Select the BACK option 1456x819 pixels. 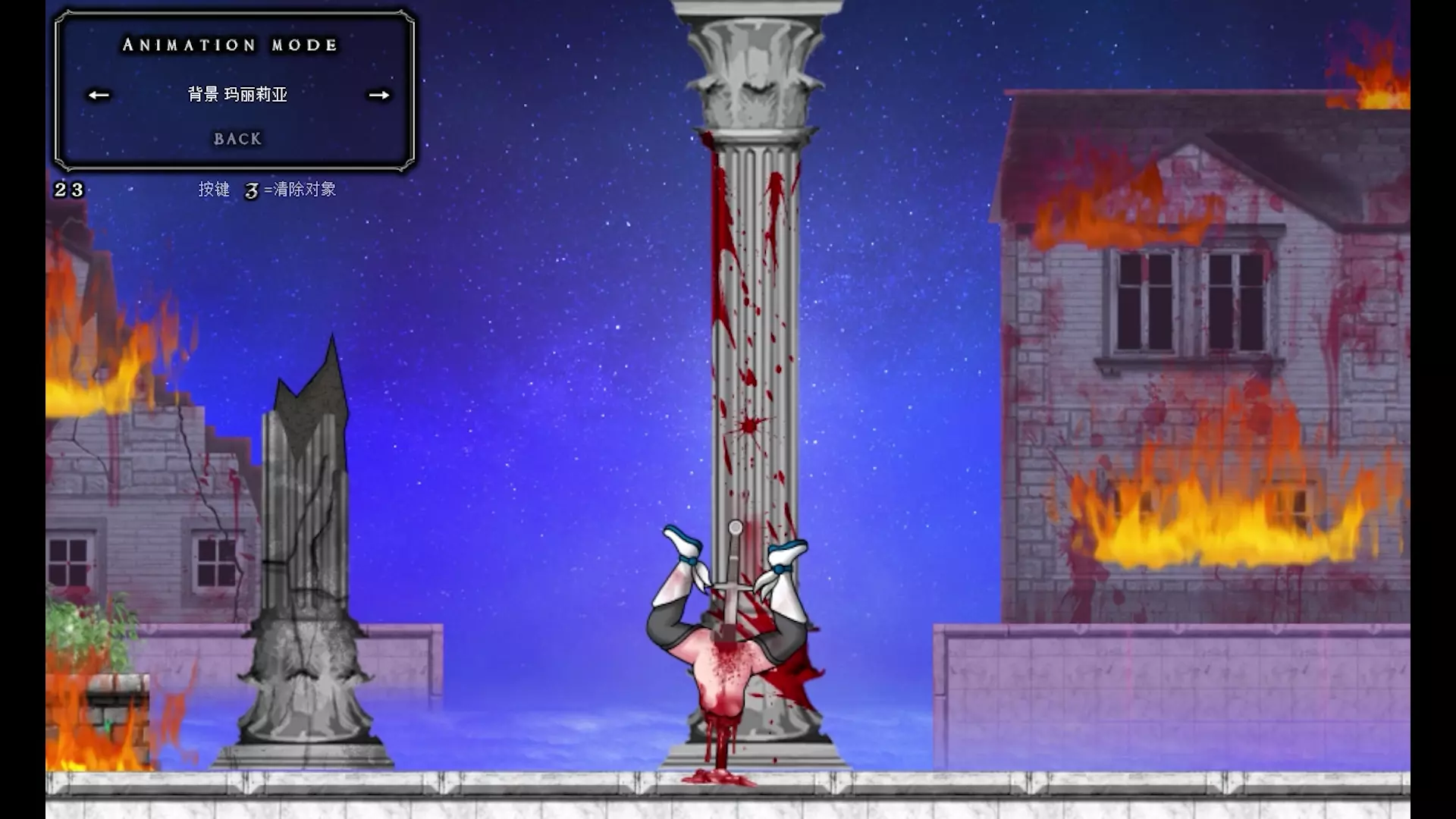(237, 139)
